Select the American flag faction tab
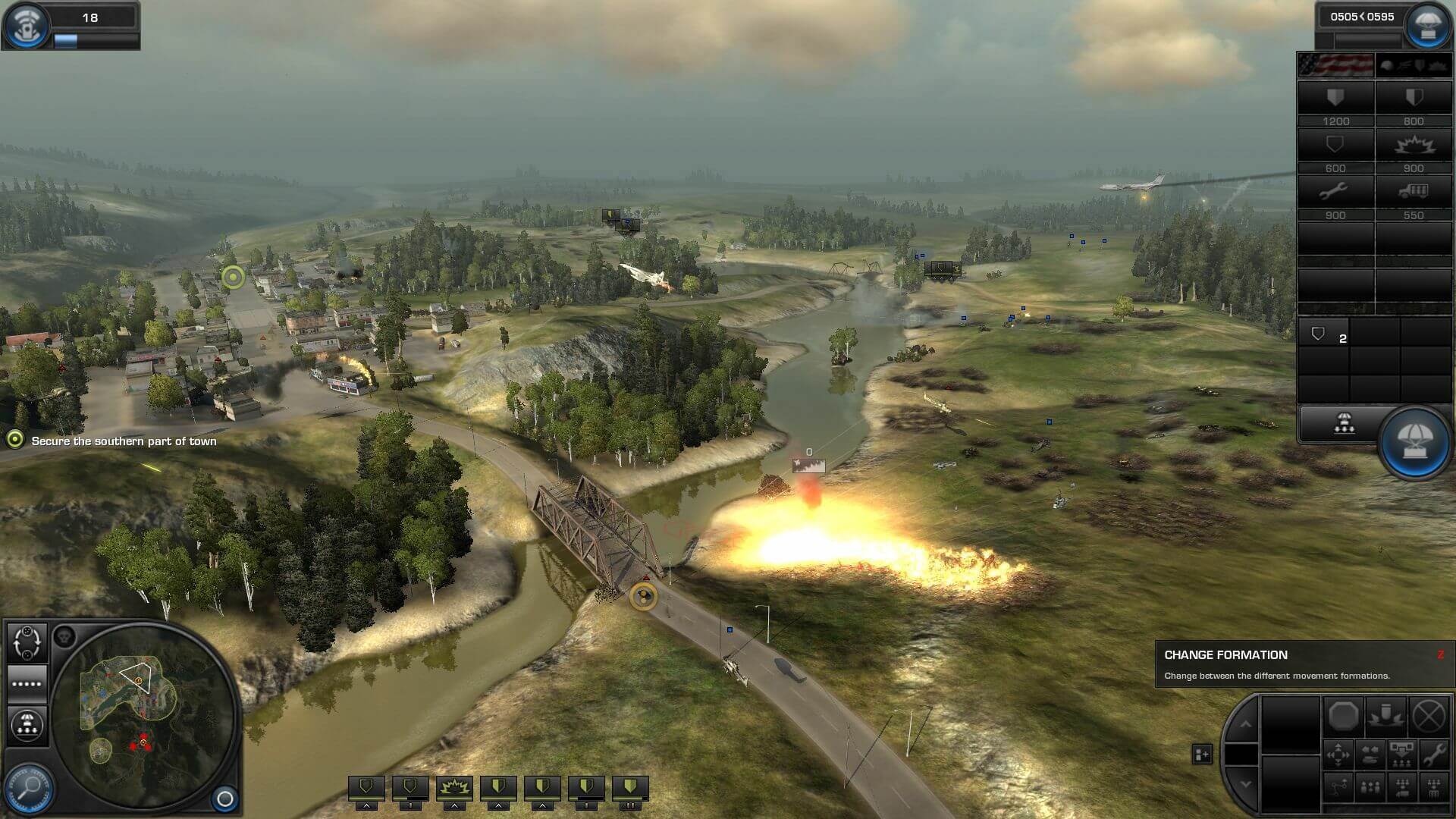 pos(1335,65)
